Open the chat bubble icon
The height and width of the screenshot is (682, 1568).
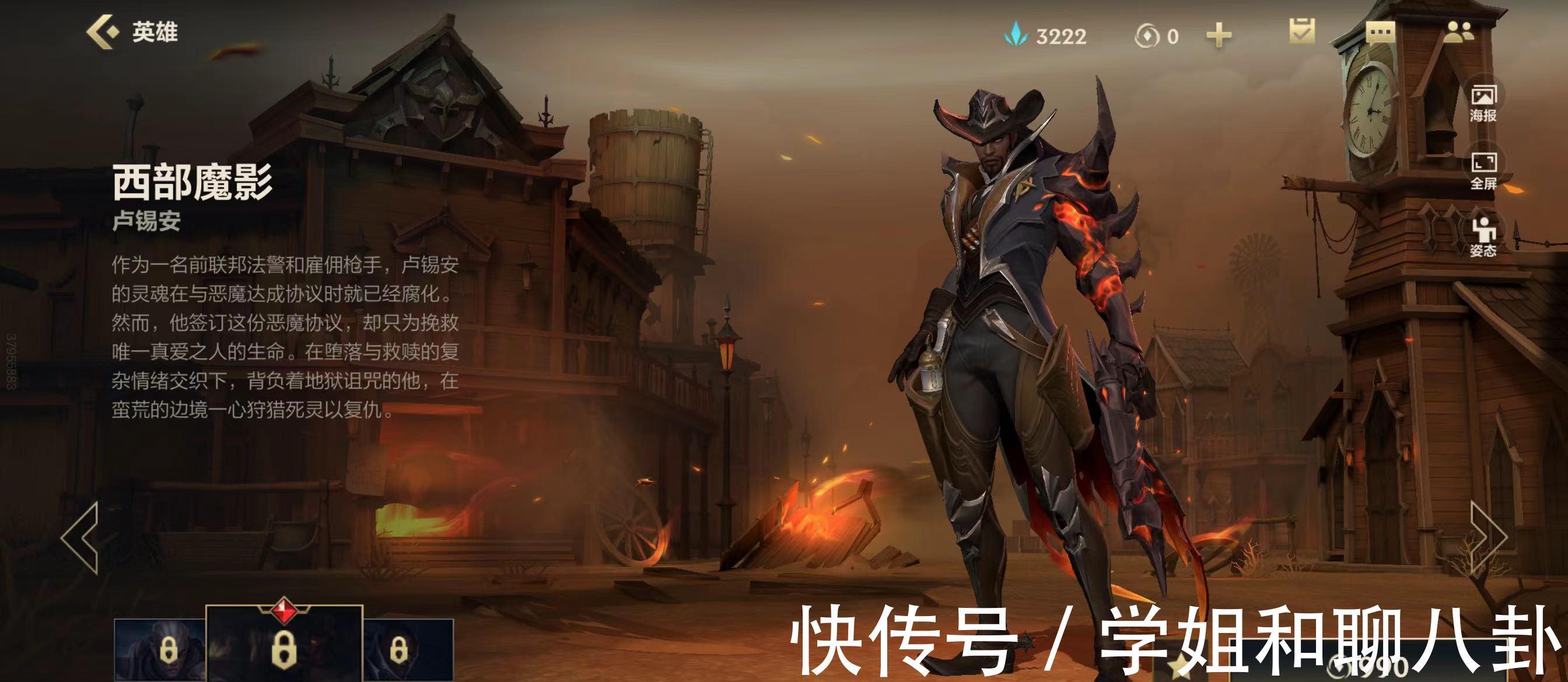[x=1380, y=33]
